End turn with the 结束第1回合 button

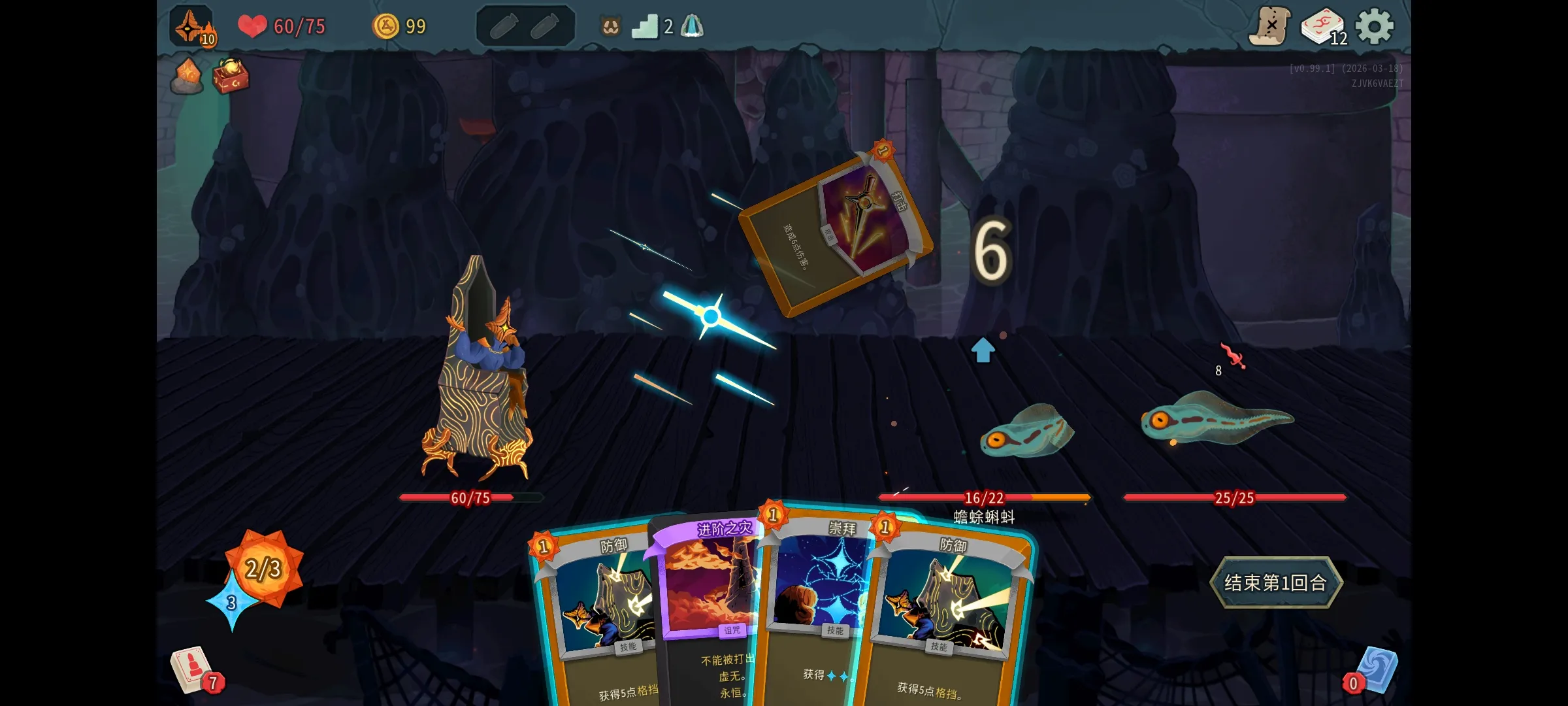[1275, 582]
